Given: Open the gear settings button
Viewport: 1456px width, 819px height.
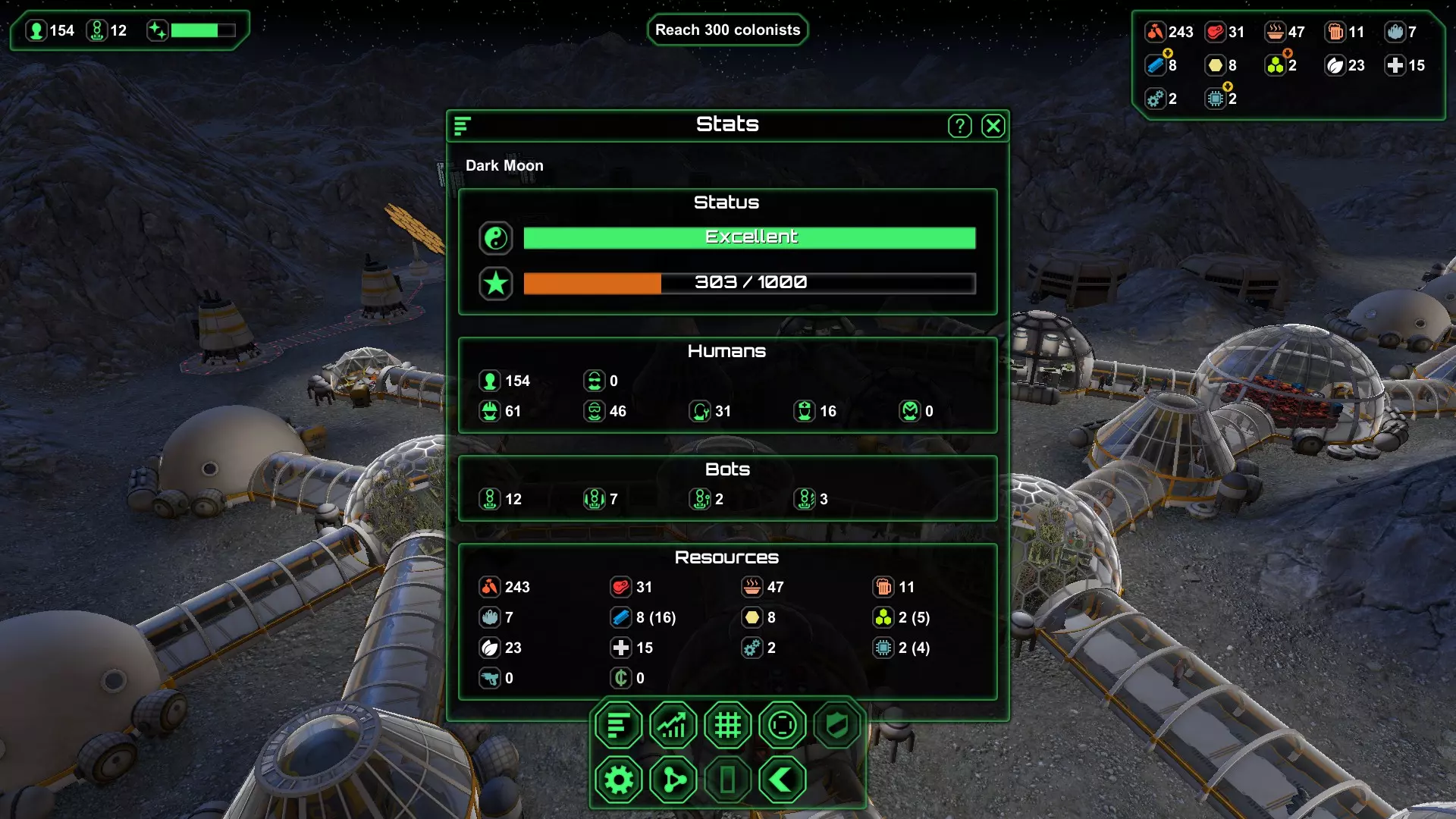Looking at the screenshot, I should tap(618, 780).
